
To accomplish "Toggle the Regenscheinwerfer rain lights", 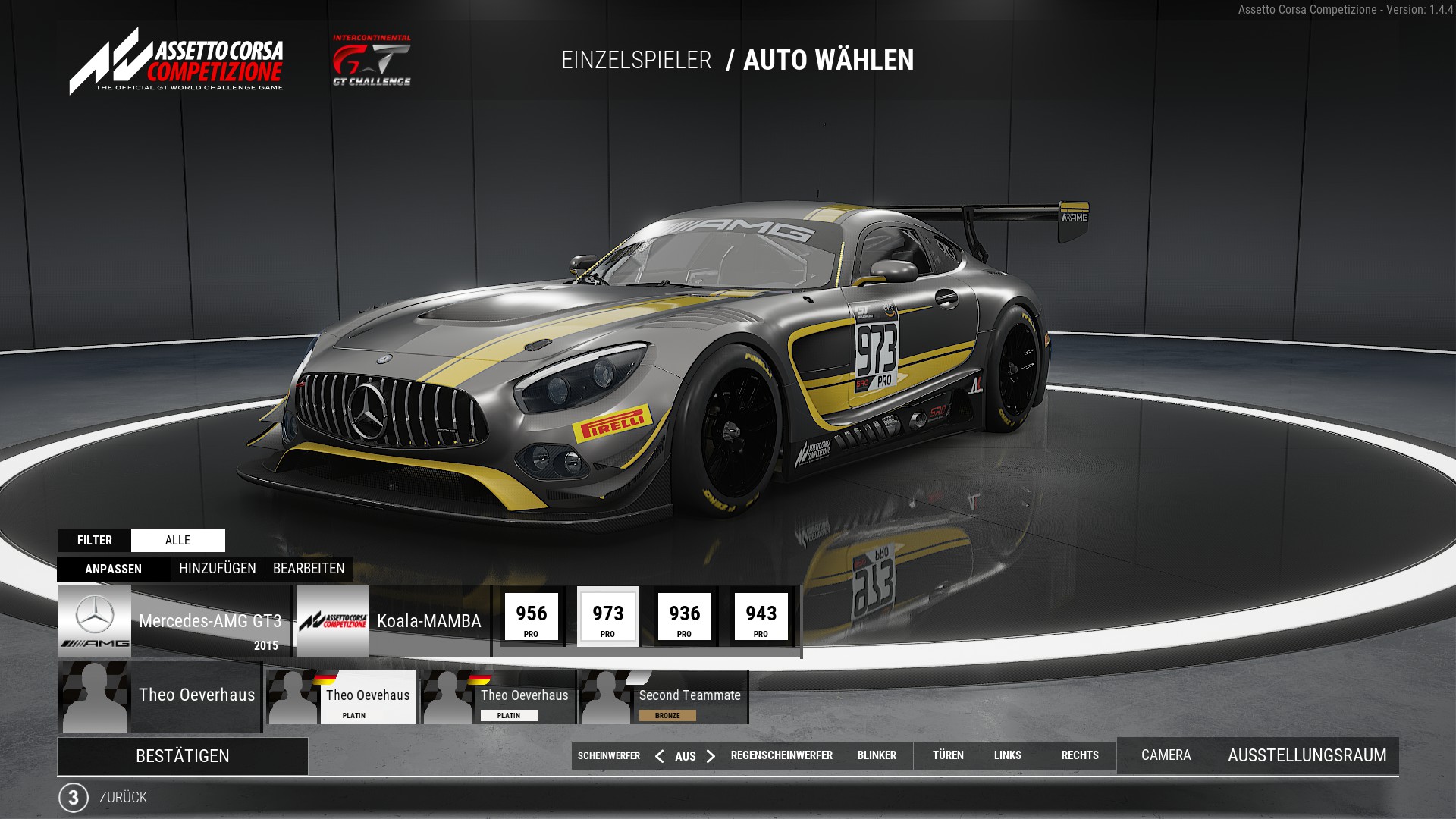I will point(781,755).
